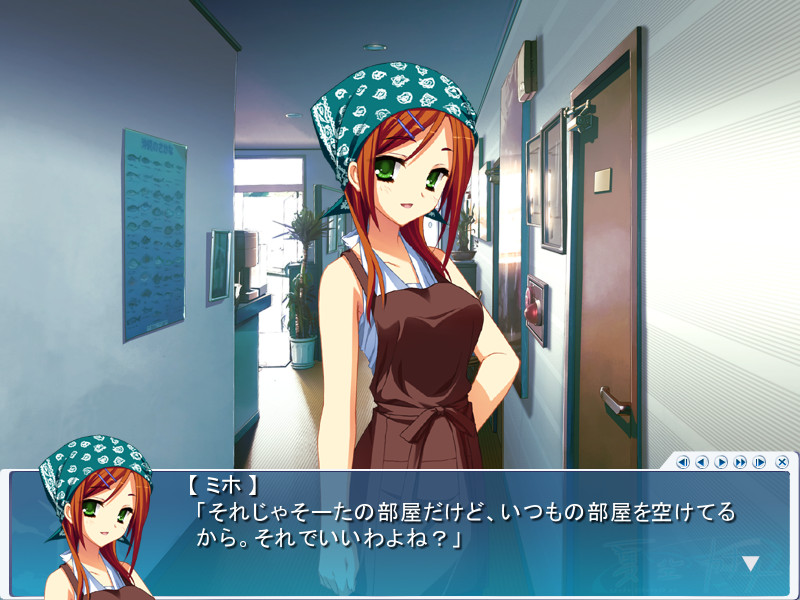
Task: Start auto-play with the single right arrow
Action: tap(721, 462)
